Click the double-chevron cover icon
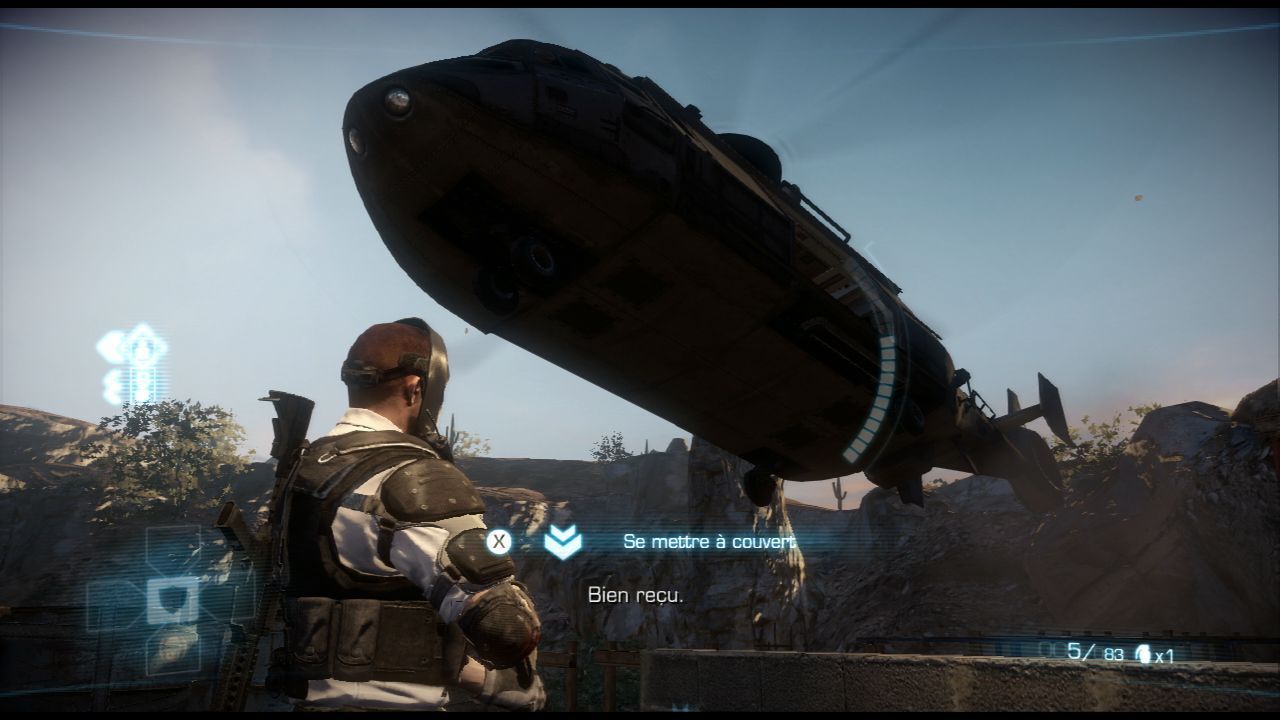 563,542
